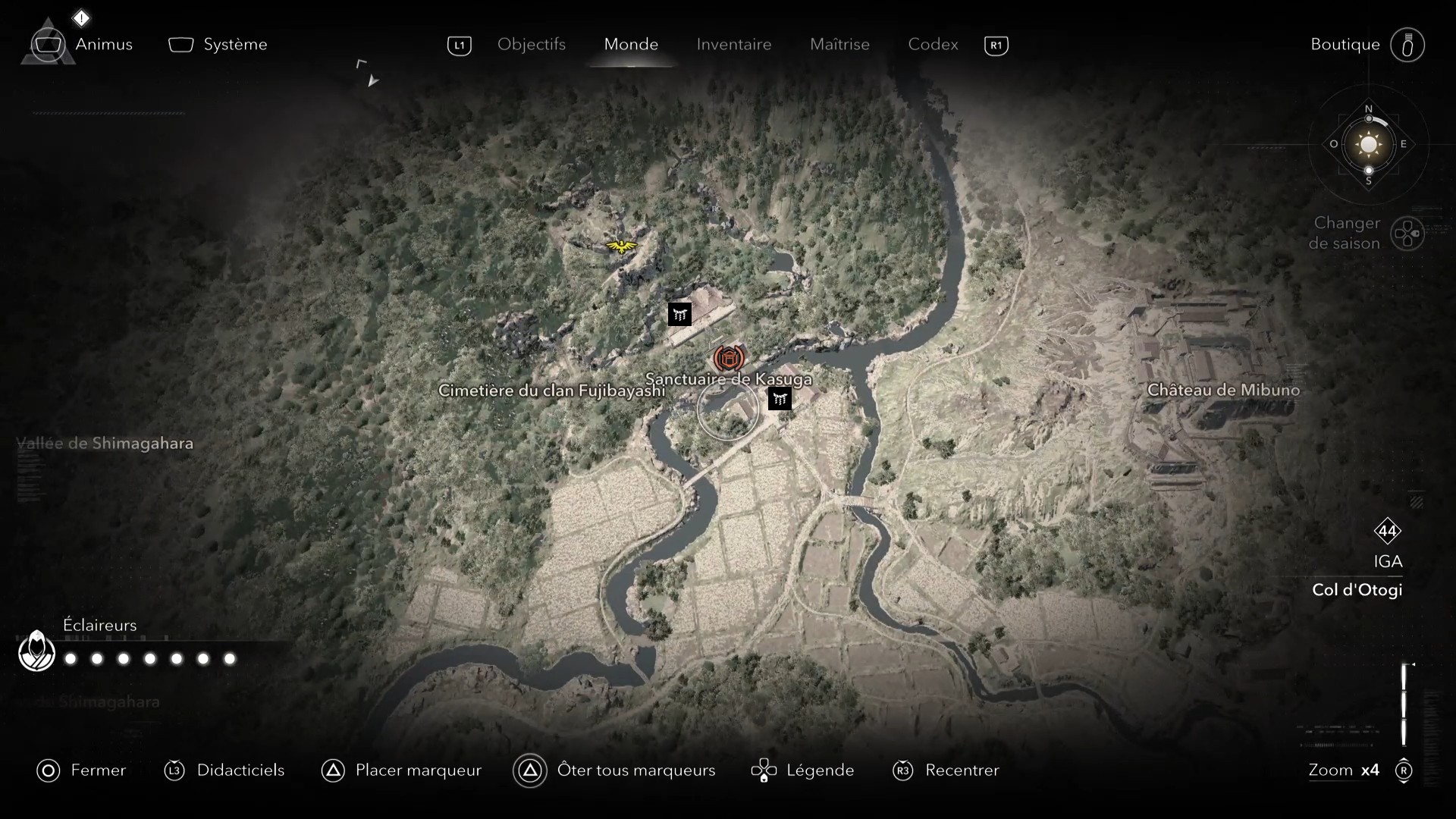Click the Iga region level 44 badge

click(1389, 532)
